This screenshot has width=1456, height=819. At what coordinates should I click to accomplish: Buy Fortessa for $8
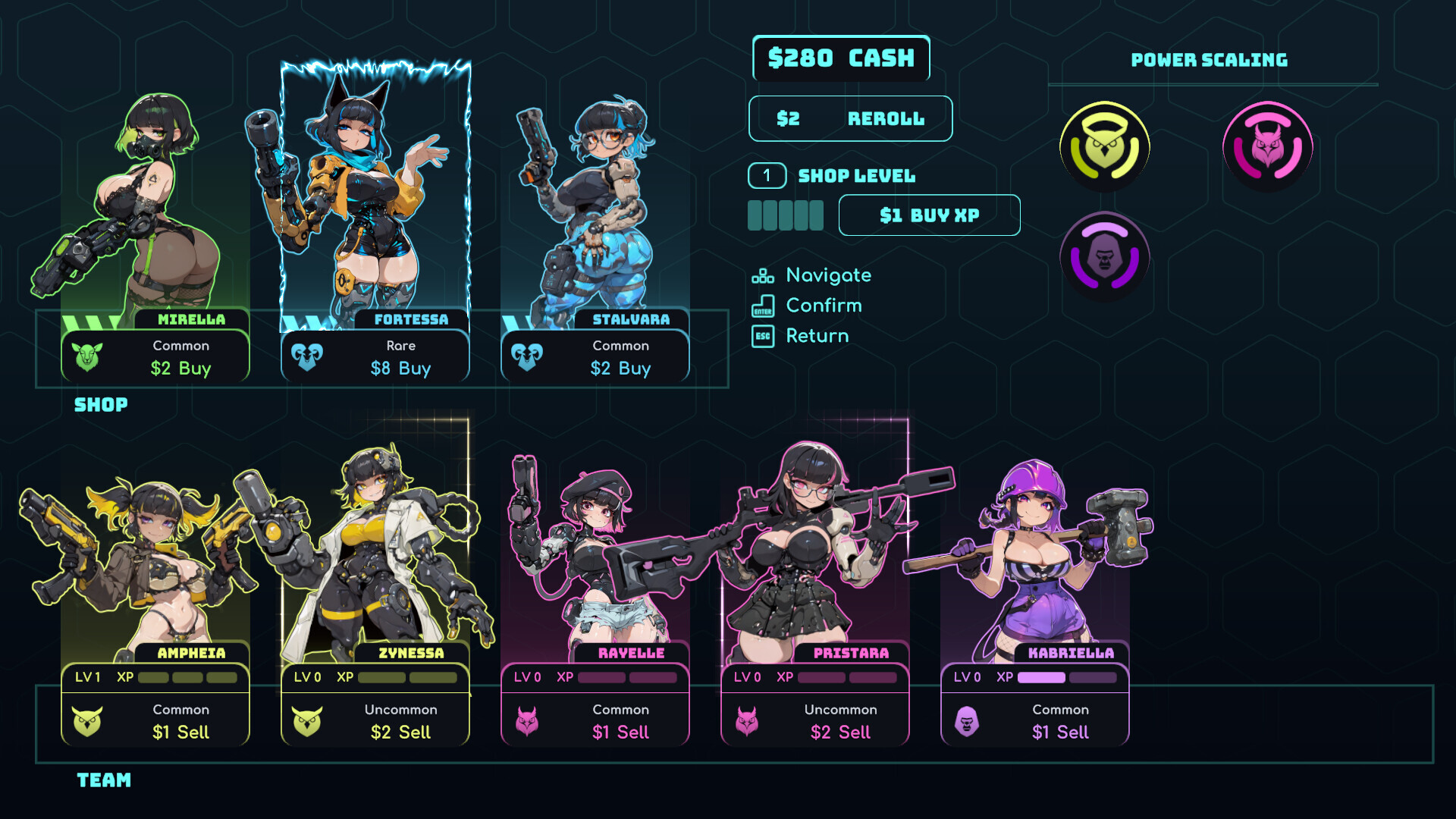point(400,369)
